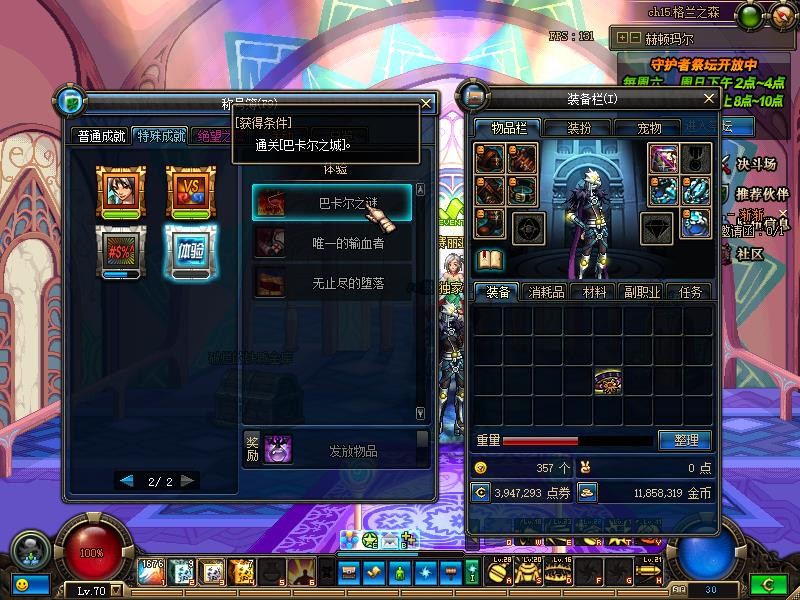Click the VS achievement badge
This screenshot has width=800, height=600.
pyautogui.click(x=189, y=188)
